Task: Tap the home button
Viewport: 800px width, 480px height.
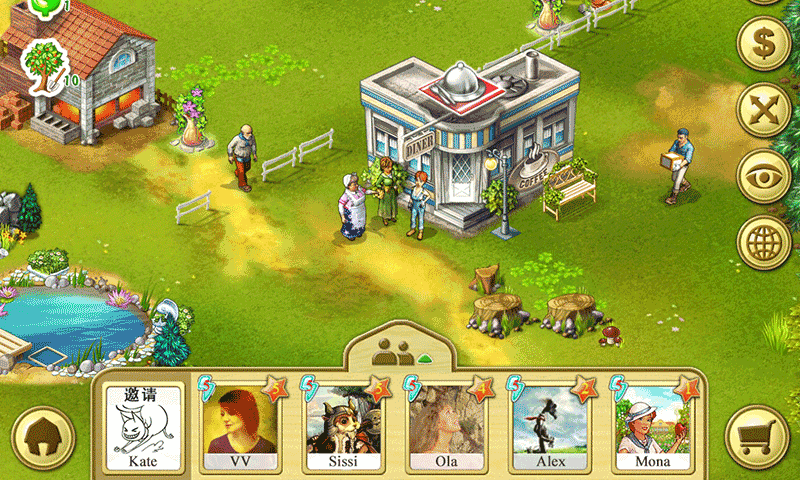Action: pos(43,438)
